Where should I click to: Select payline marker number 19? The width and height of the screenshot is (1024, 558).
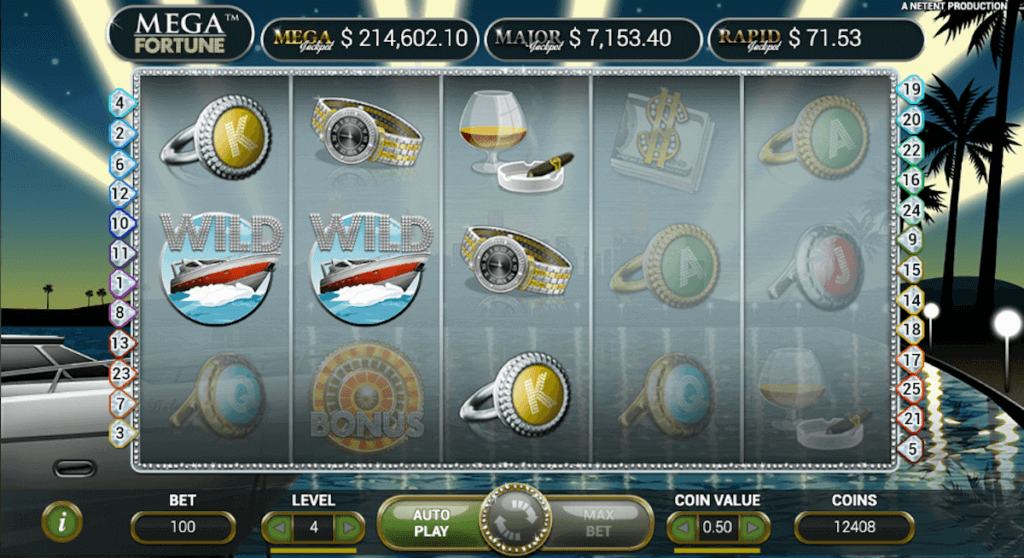point(910,89)
